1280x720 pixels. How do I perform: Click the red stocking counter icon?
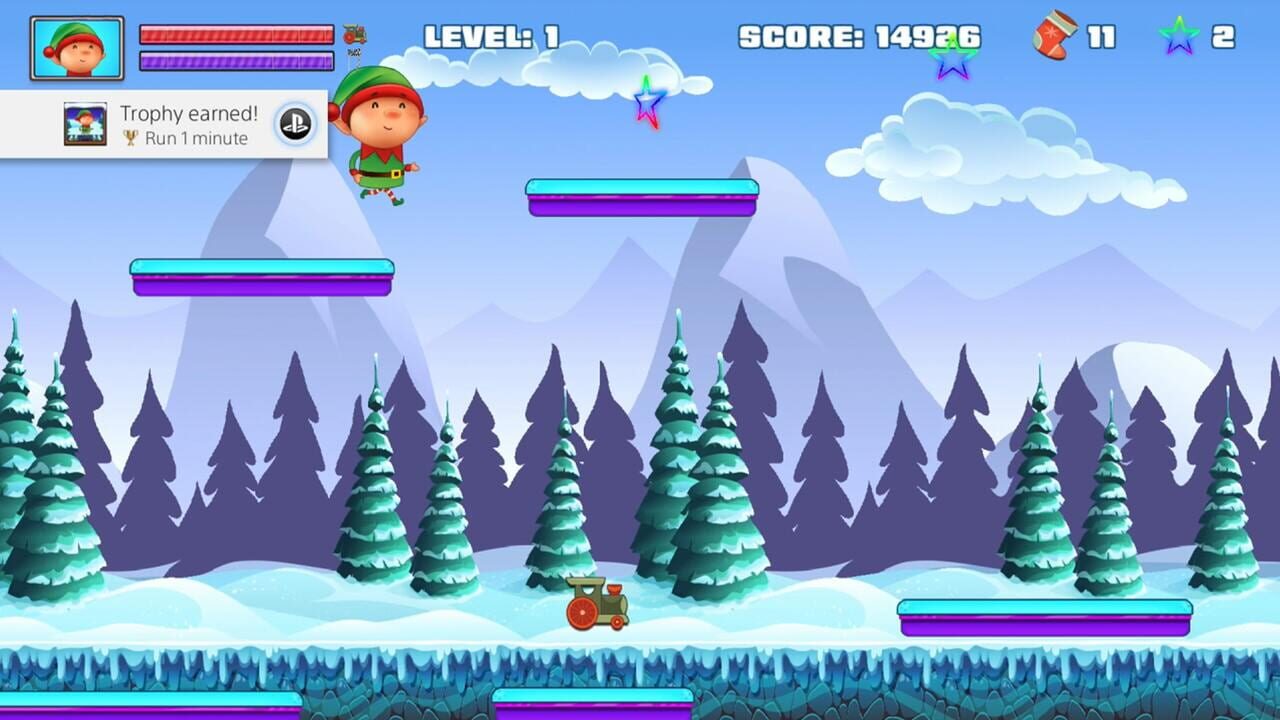(x=1054, y=34)
